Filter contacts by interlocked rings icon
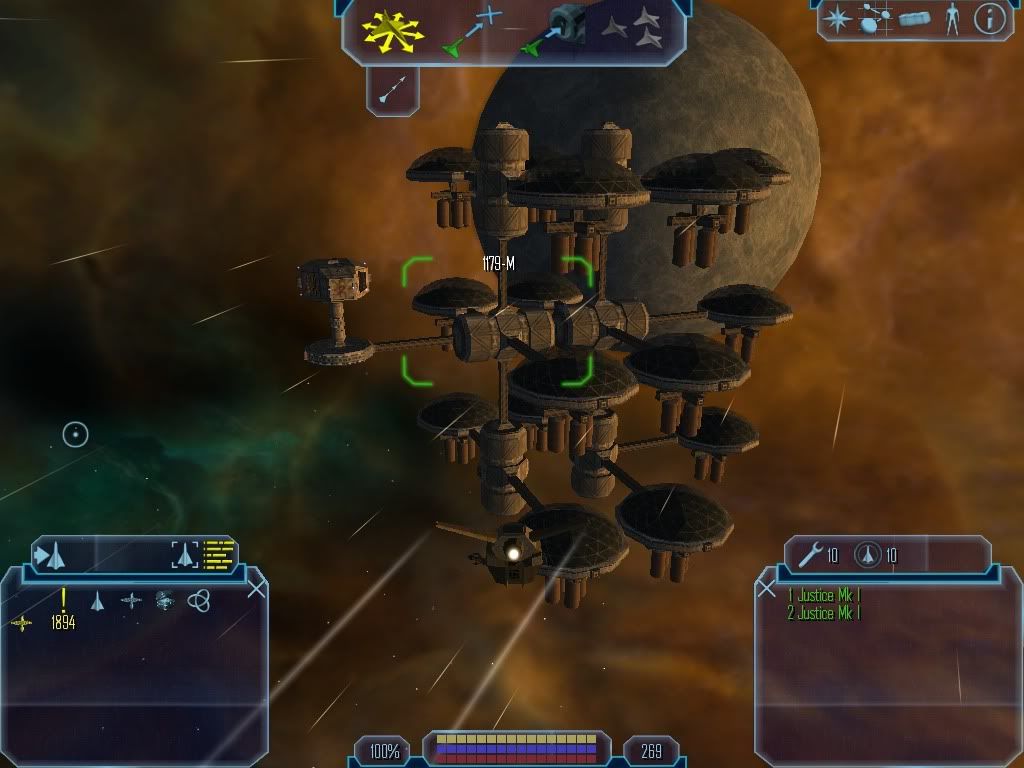Image resolution: width=1024 pixels, height=768 pixels. (x=198, y=600)
